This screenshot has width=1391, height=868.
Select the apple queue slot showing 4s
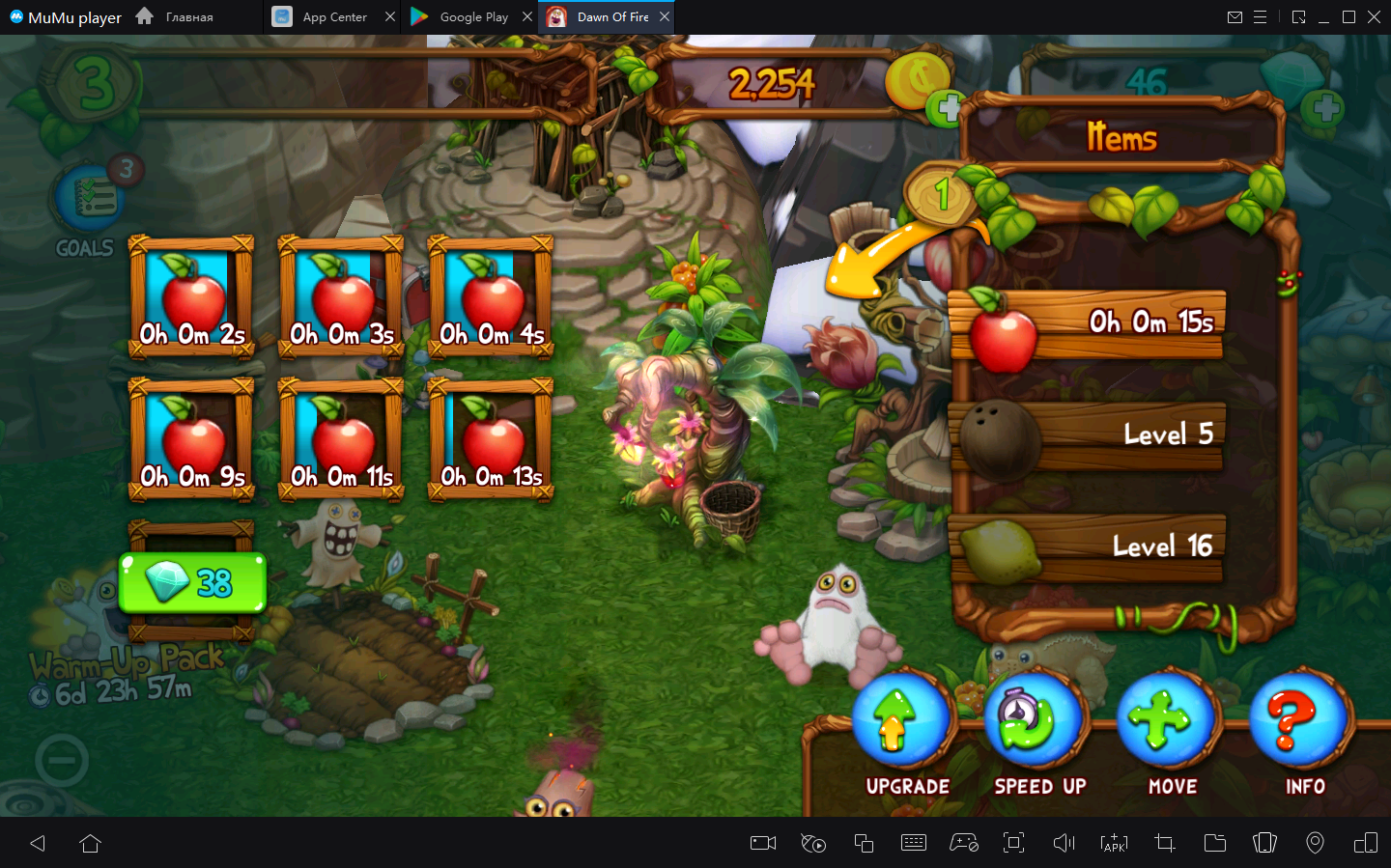click(x=491, y=296)
